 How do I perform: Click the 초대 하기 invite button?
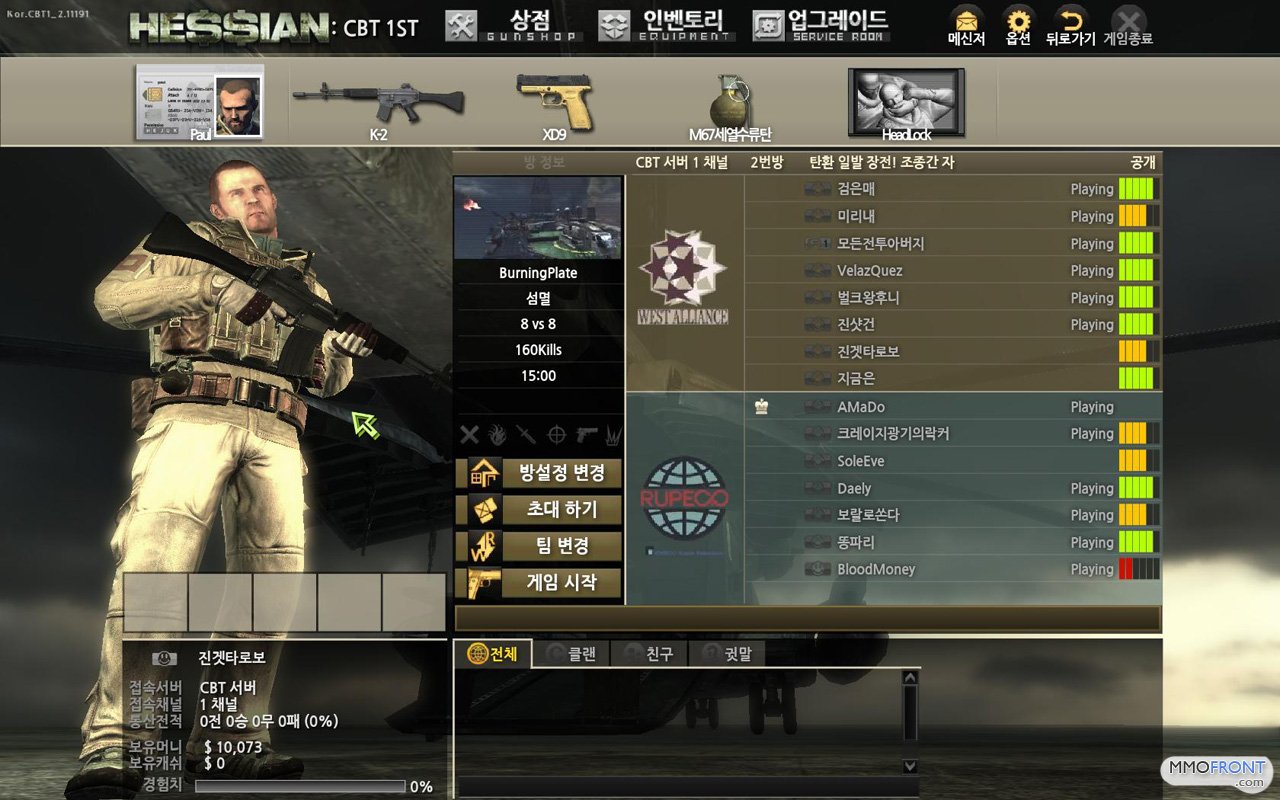click(x=539, y=510)
